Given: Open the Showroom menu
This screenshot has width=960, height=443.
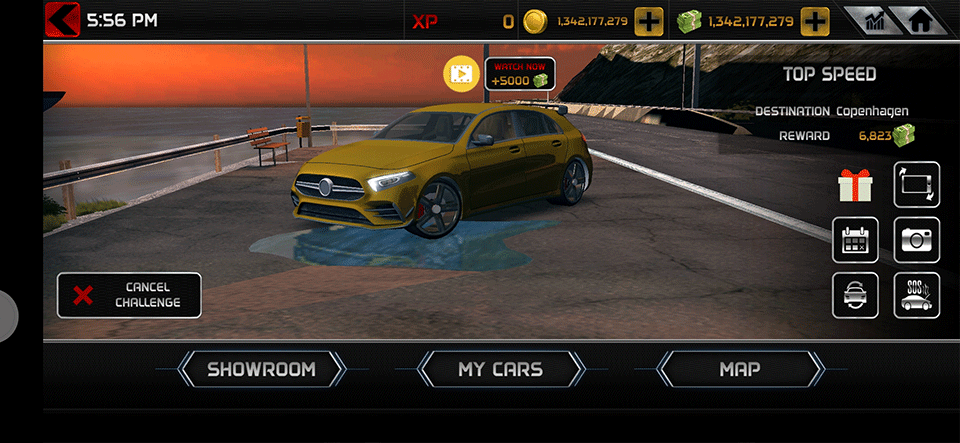Looking at the screenshot, I should click(x=261, y=369).
